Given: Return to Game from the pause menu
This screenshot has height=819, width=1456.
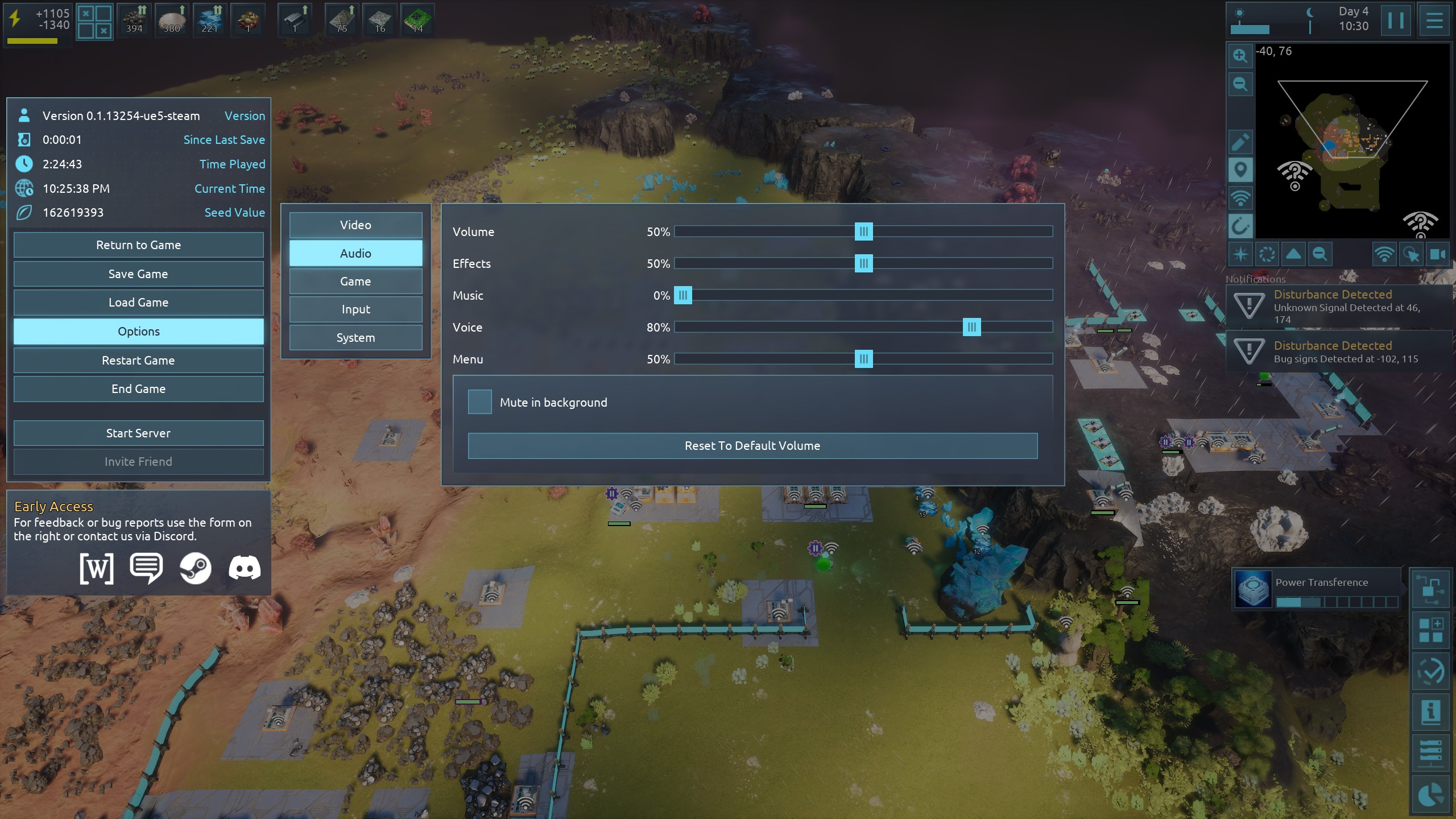Looking at the screenshot, I should point(138,245).
